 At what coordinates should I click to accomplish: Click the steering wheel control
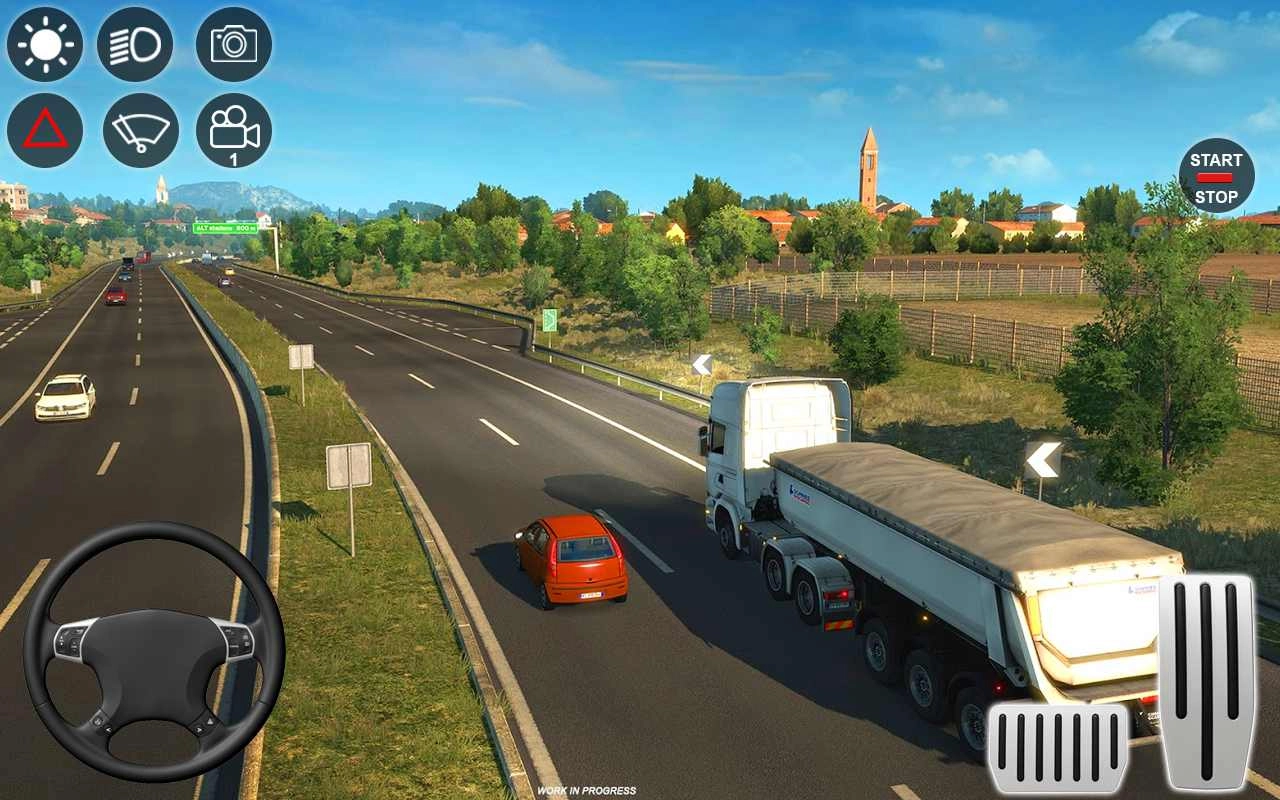154,651
